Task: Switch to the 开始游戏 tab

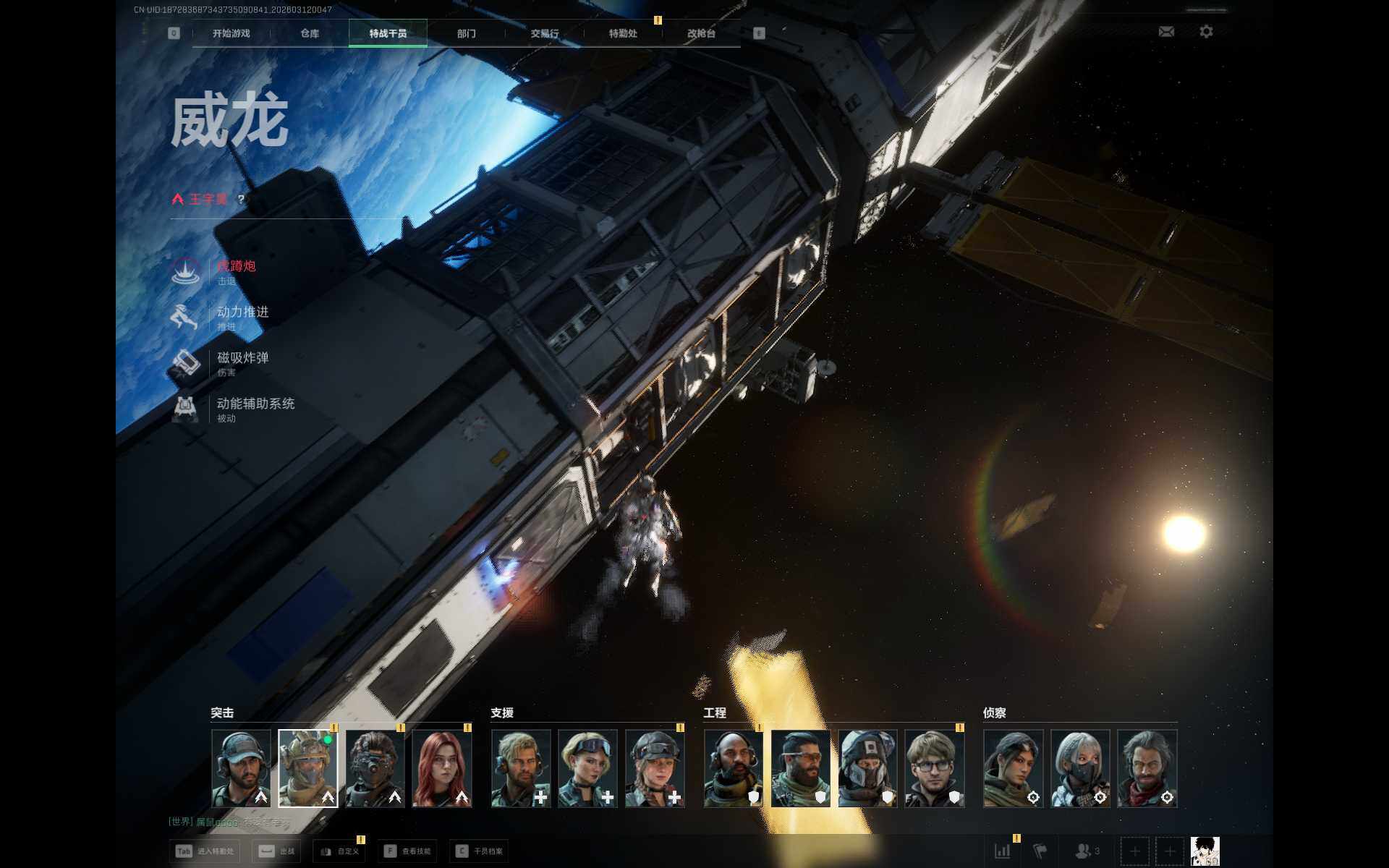Action: click(231, 33)
